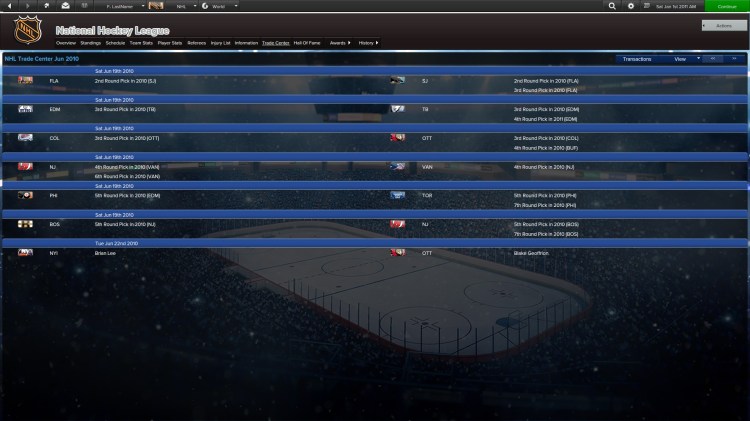Select Blake Geoffrion in the trade list
Screen dimensions: 750x421
click(531, 253)
